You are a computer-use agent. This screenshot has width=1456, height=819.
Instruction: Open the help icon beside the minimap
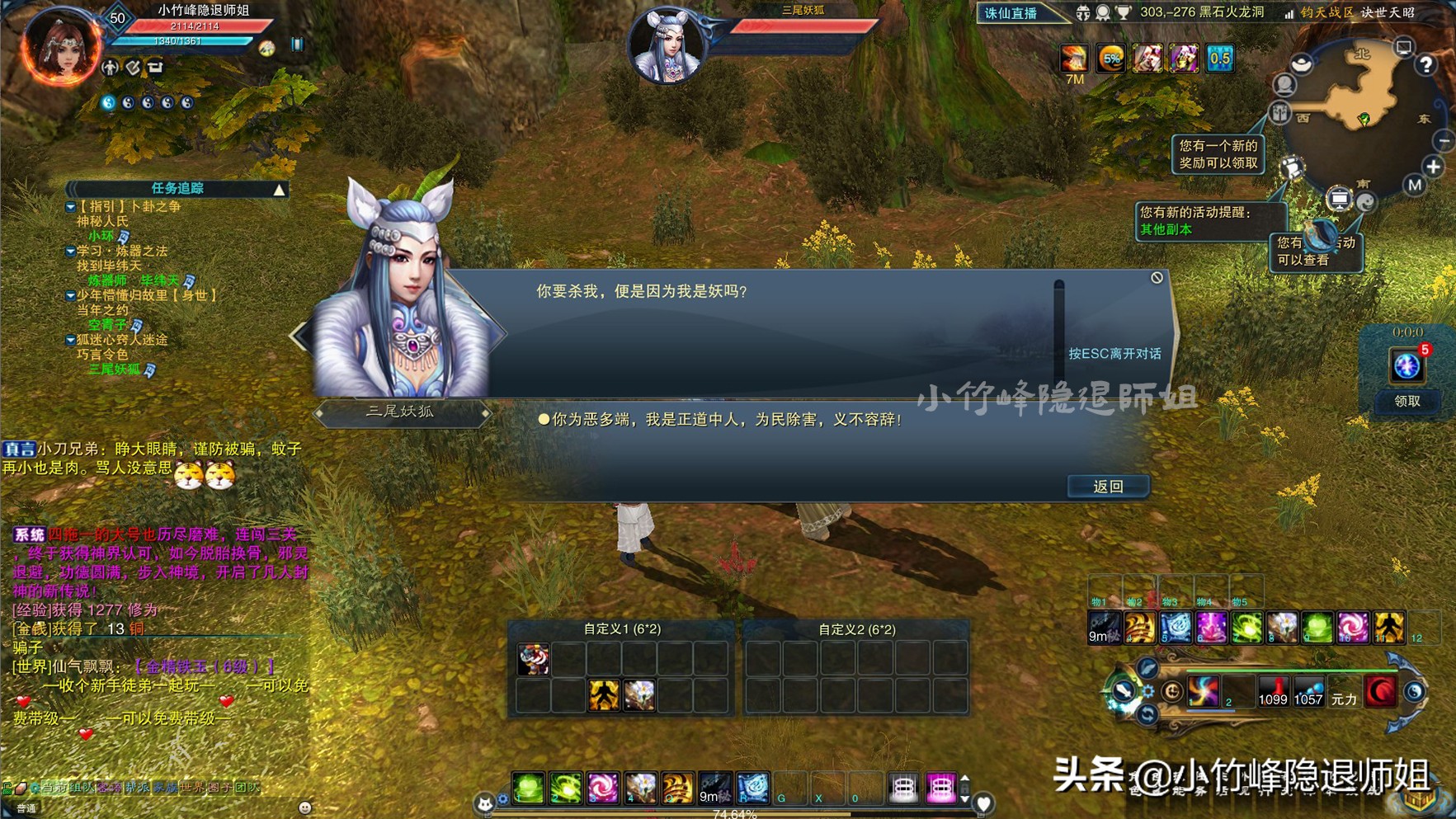coord(1425,65)
